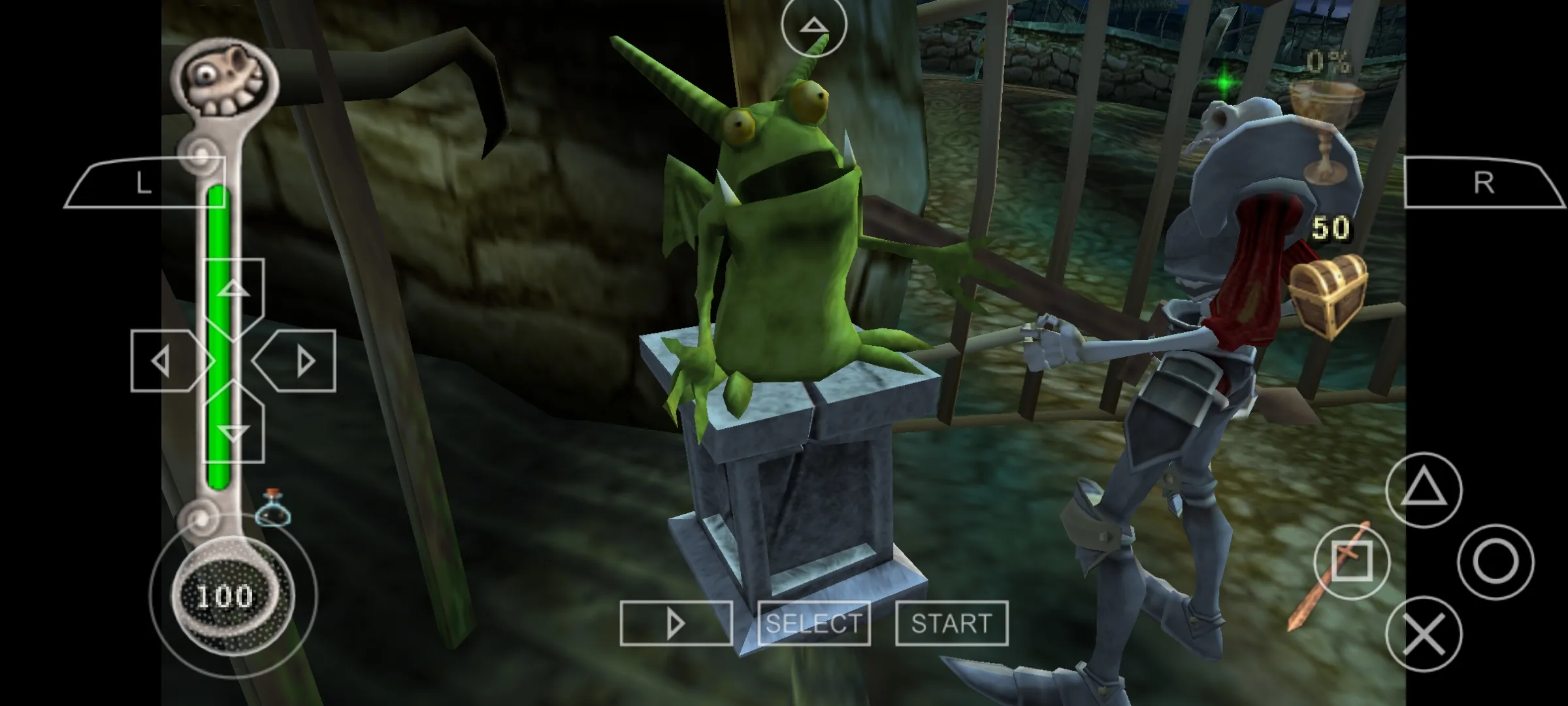Tap the cross action button
Viewport: 1568px width, 706px height.
[x=1424, y=633]
